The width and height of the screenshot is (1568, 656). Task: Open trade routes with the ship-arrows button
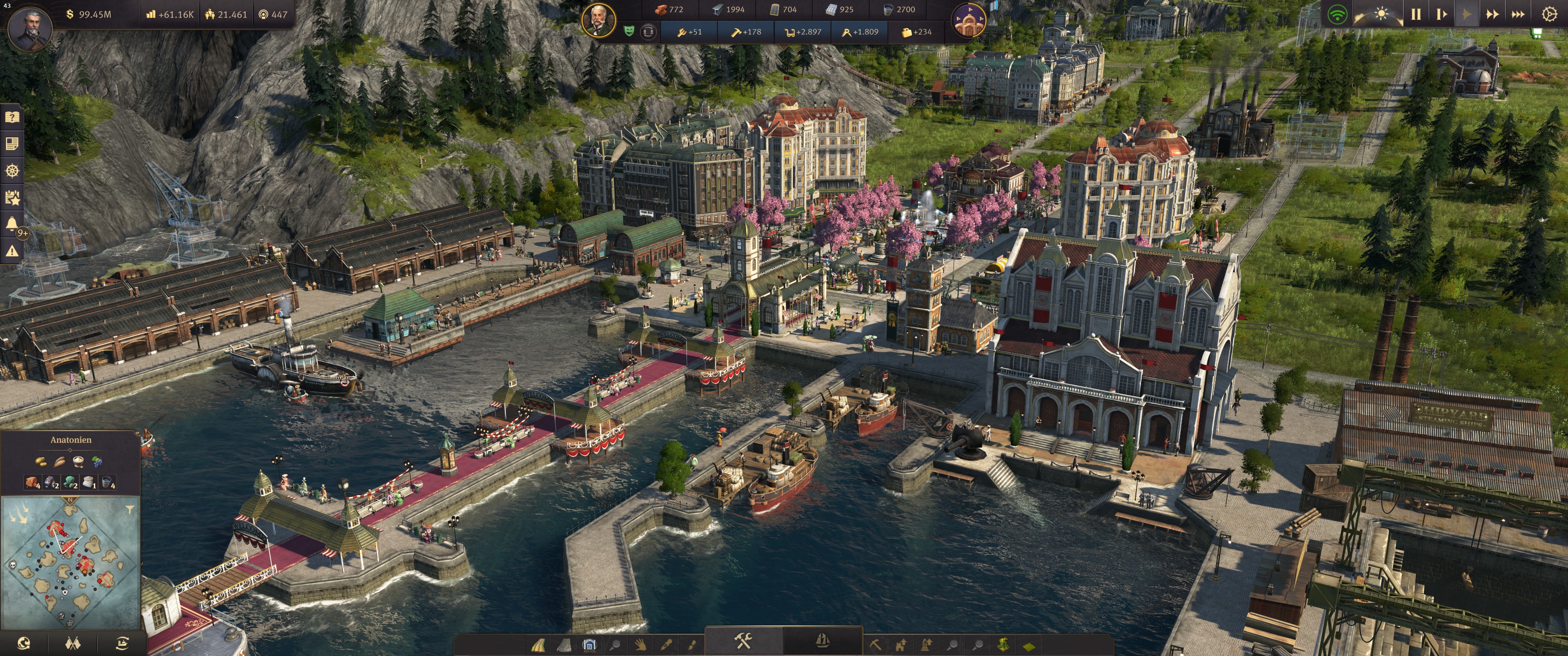coord(122,643)
